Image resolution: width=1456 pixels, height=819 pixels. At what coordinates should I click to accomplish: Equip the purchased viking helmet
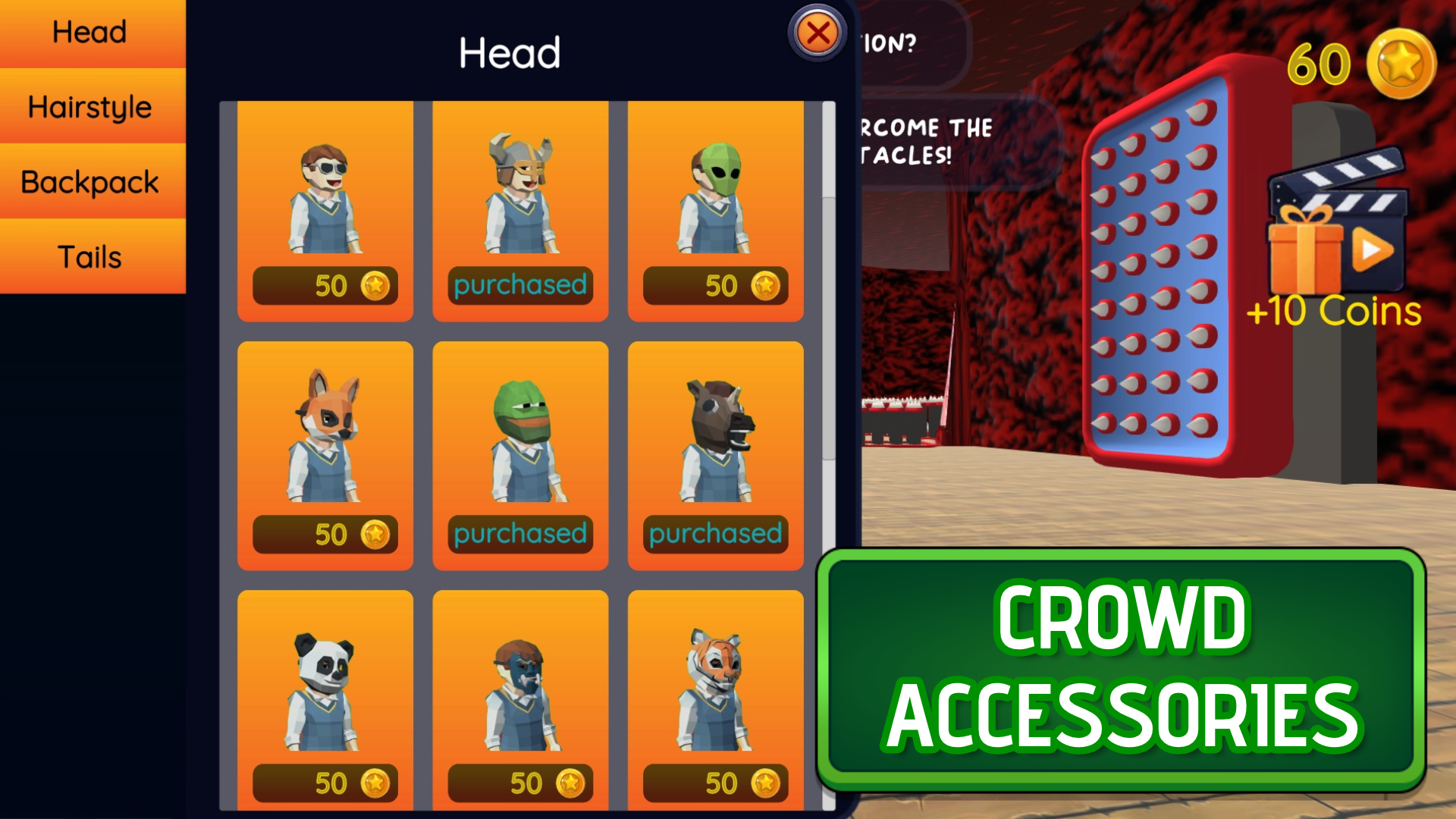(x=520, y=285)
